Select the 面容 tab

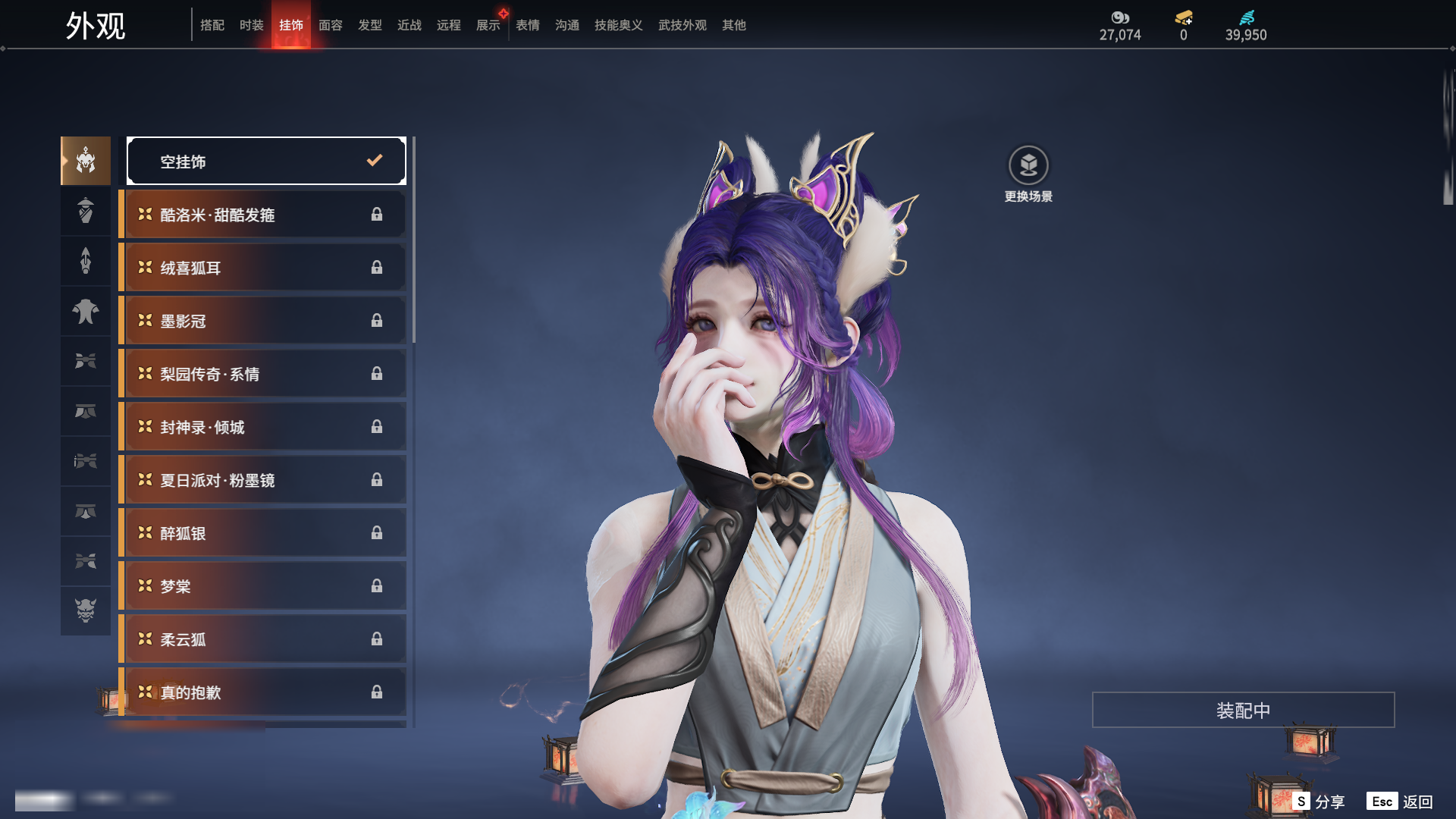point(331,25)
